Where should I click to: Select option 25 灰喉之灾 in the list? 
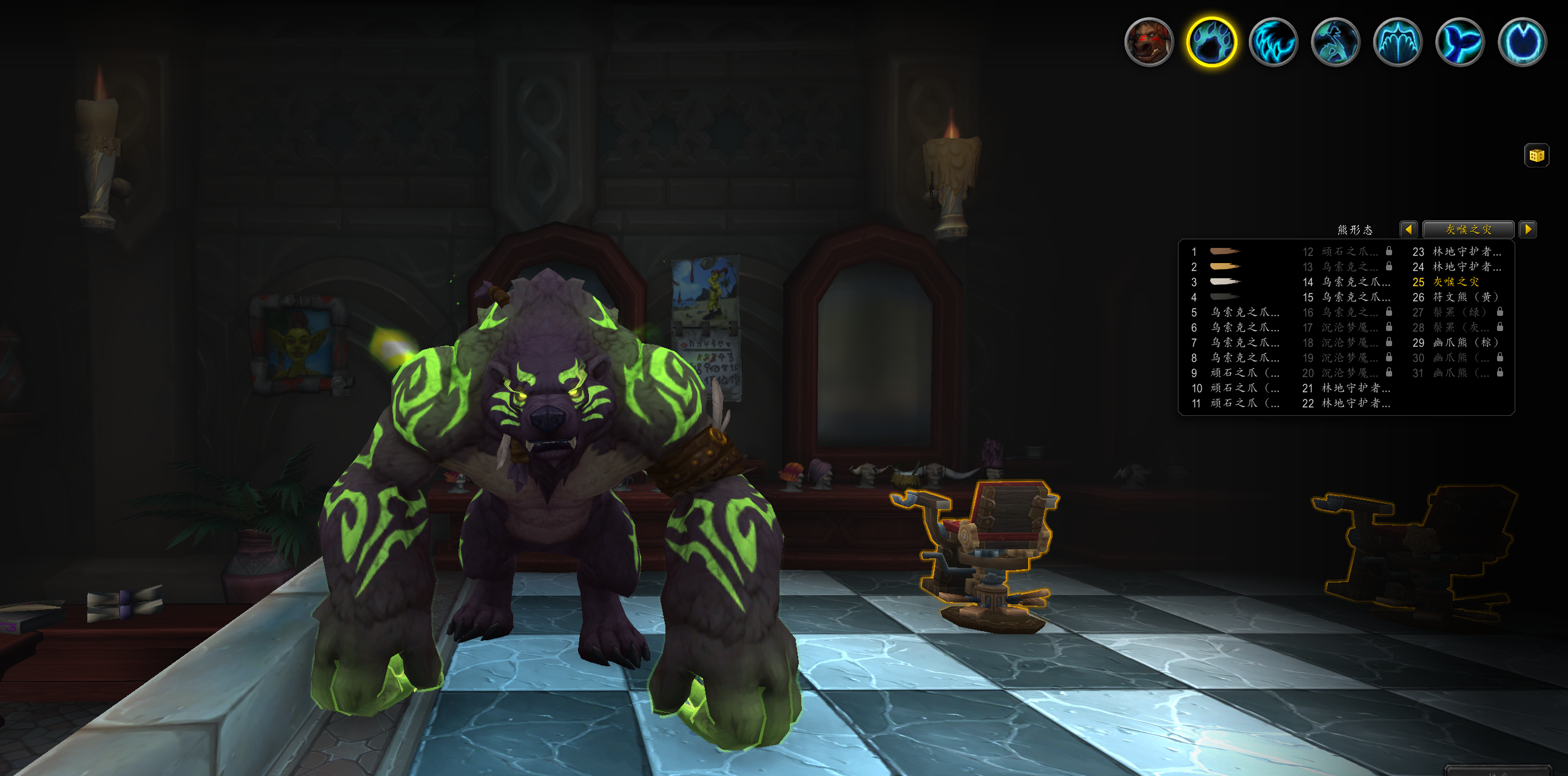(1455, 281)
